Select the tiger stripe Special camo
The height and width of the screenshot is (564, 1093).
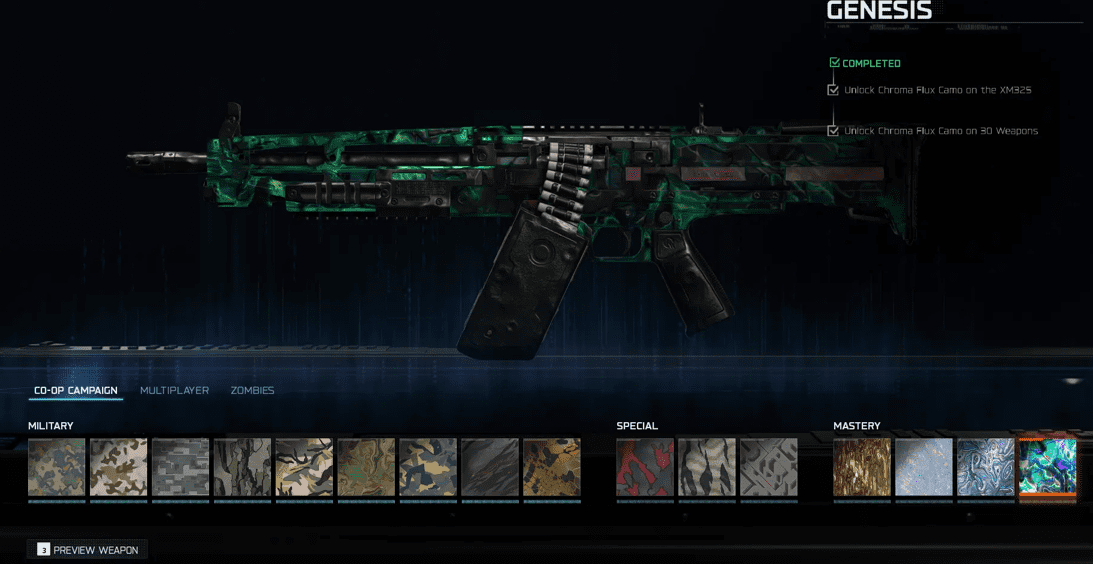tap(707, 467)
